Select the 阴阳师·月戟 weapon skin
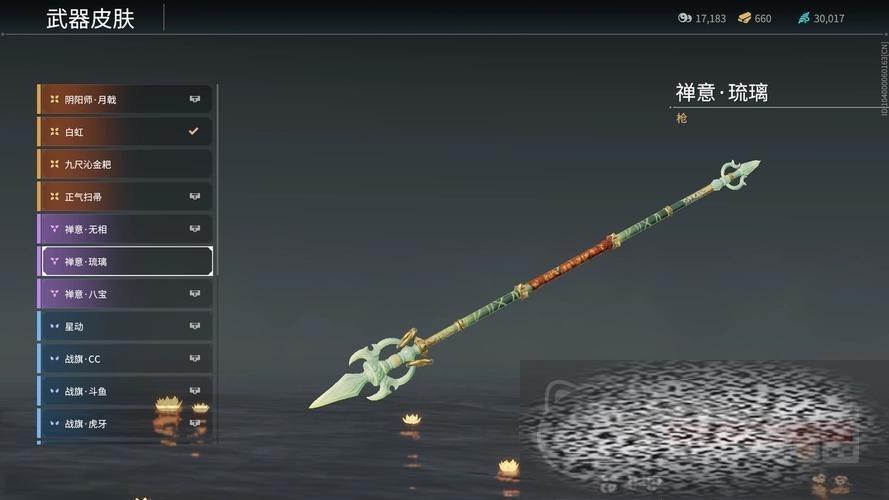Screen dimensions: 889x500 tap(125, 99)
